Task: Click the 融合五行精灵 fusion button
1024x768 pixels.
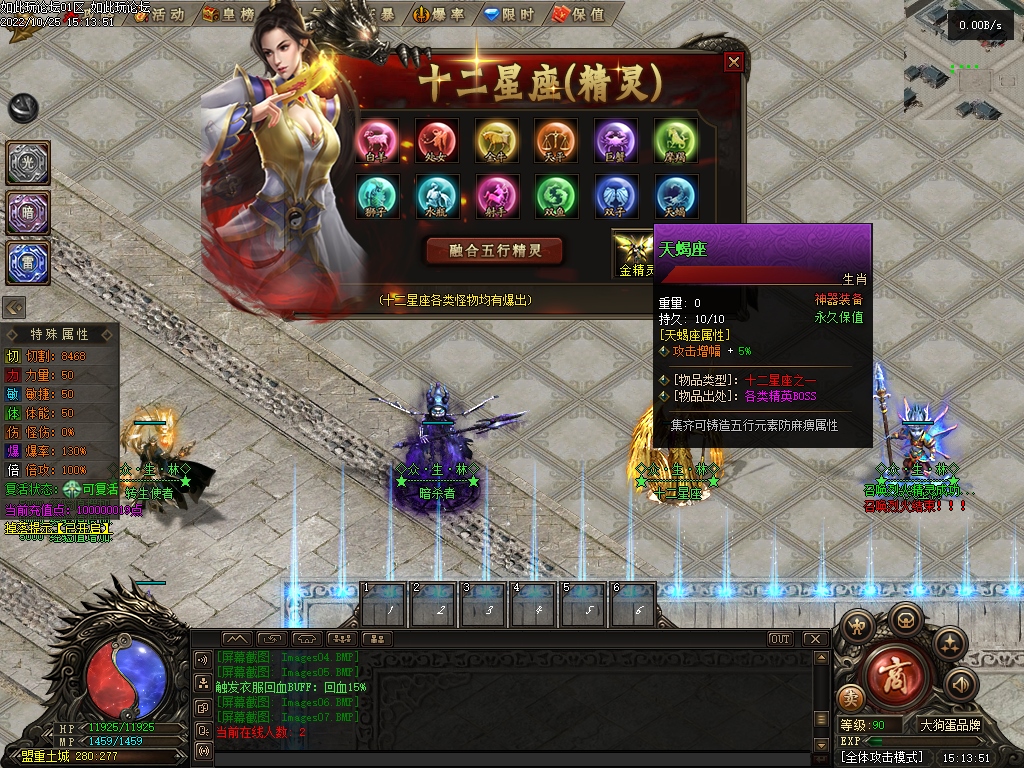Action: (x=494, y=250)
